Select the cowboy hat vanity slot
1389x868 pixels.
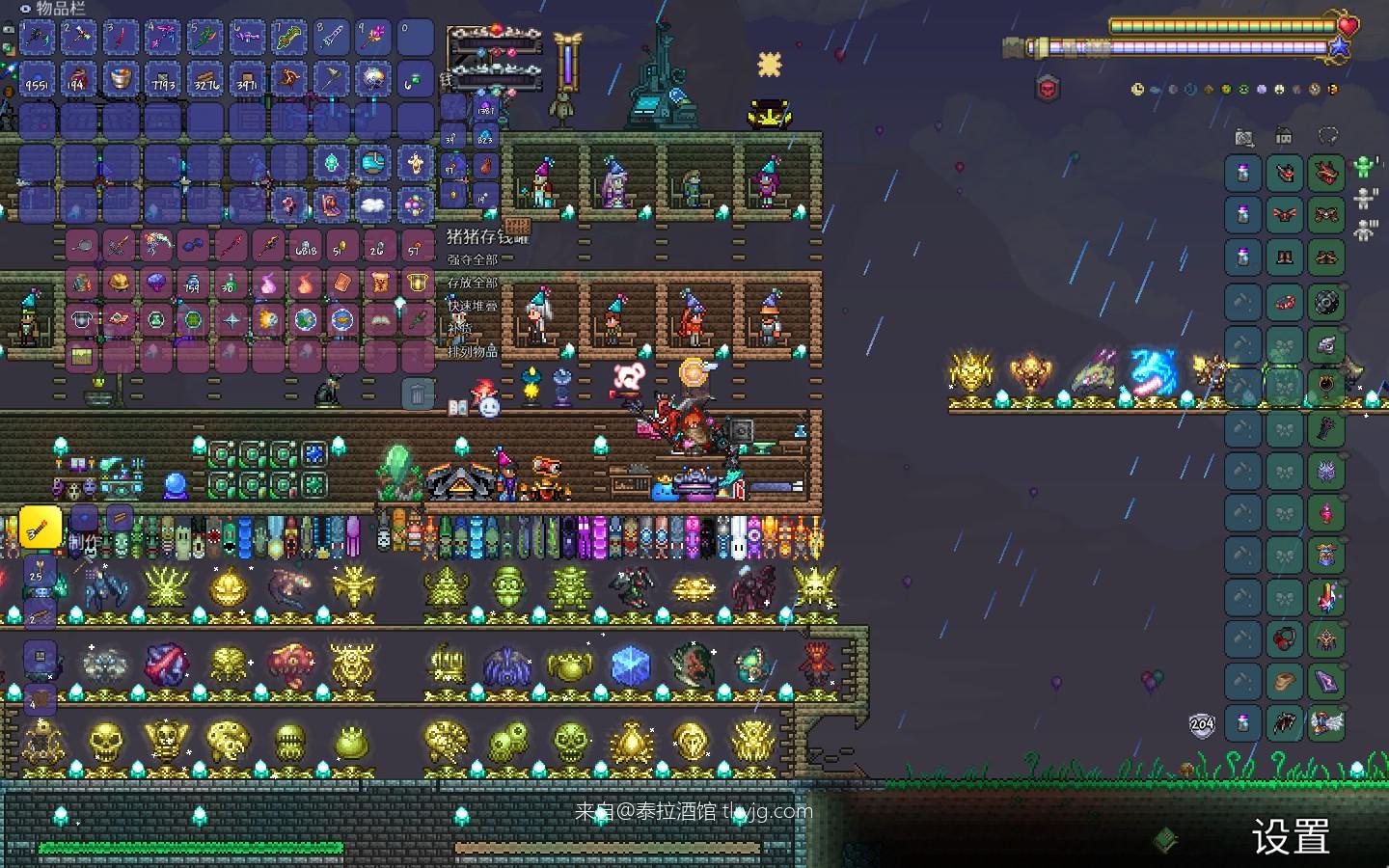click(x=1285, y=681)
